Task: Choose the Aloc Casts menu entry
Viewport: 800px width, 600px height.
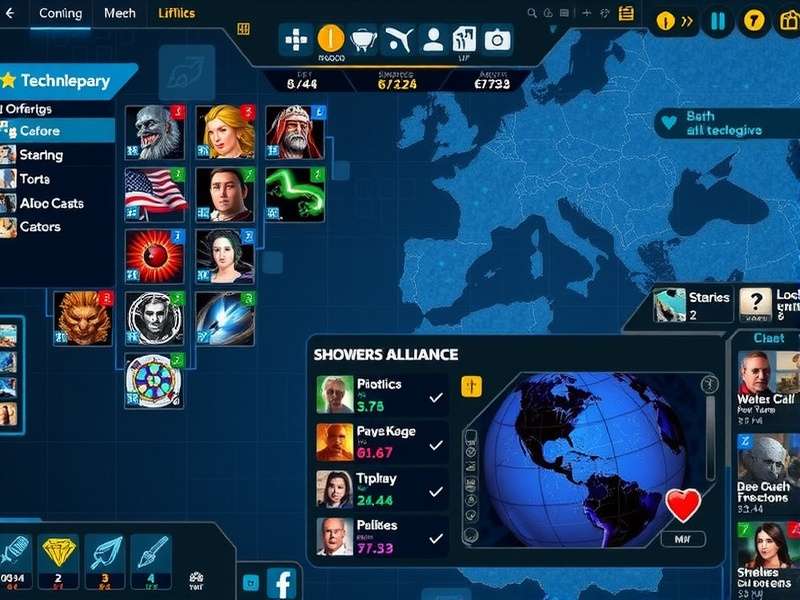Action: coord(52,203)
